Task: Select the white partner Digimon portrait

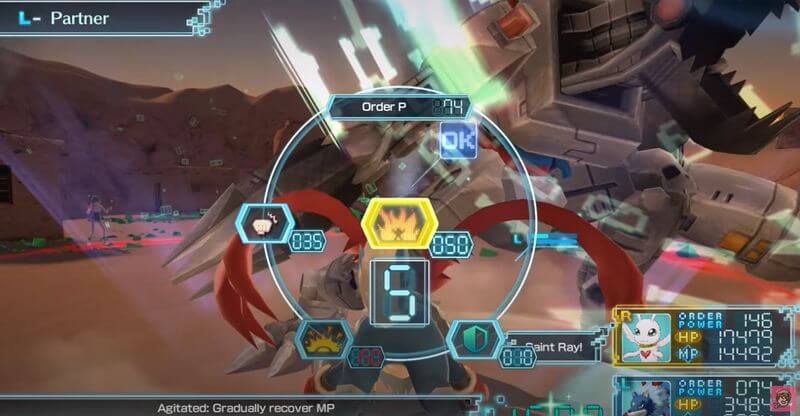Action: click(x=646, y=339)
